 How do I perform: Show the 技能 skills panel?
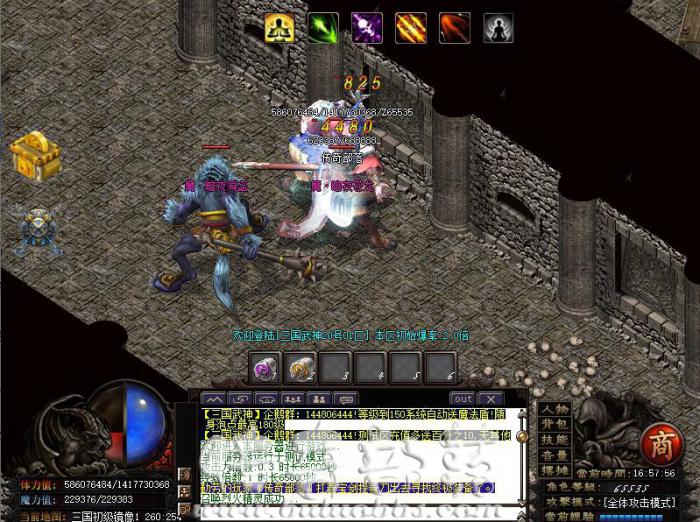click(x=555, y=439)
